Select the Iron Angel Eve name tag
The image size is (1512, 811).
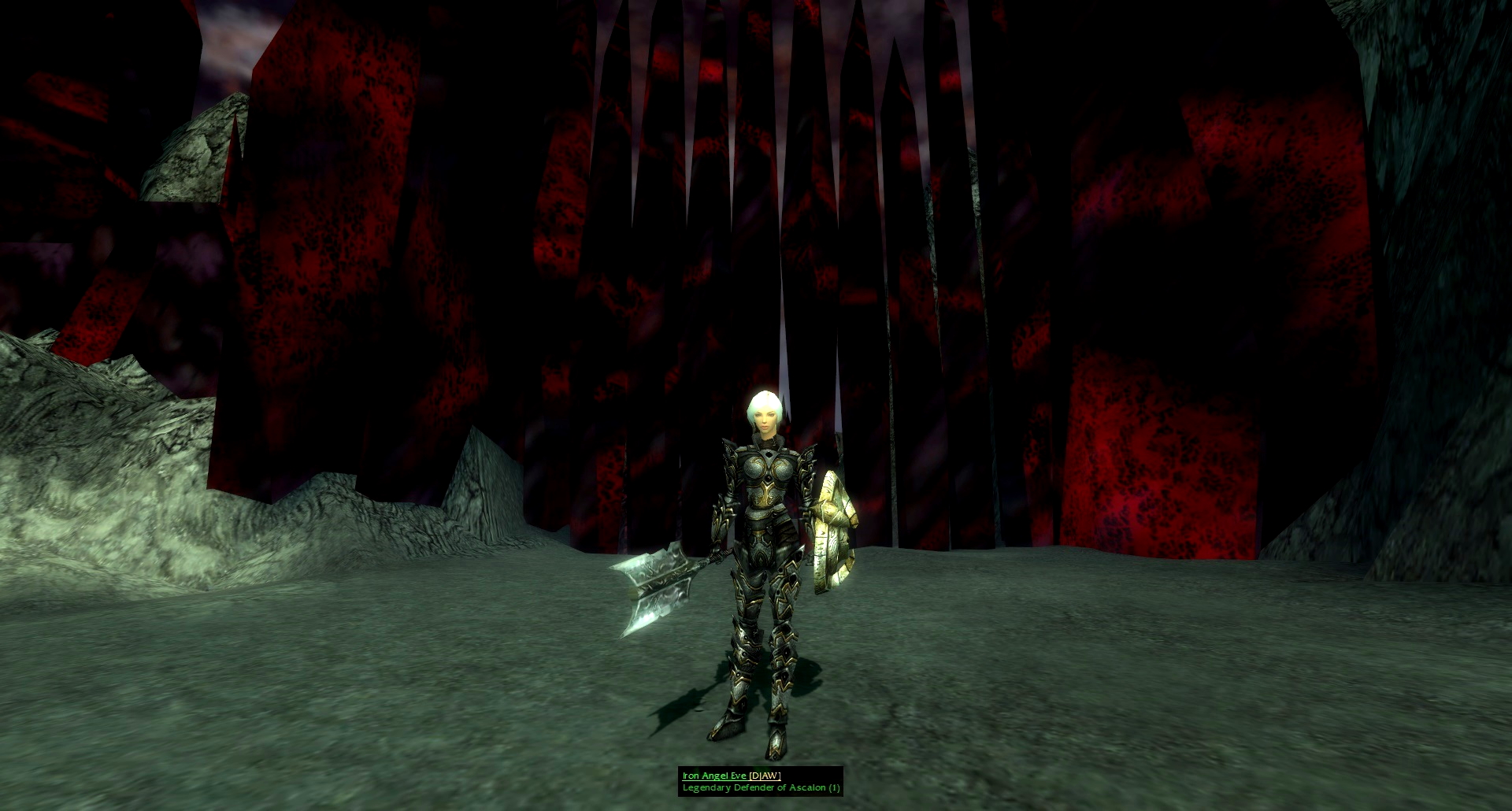tap(714, 776)
